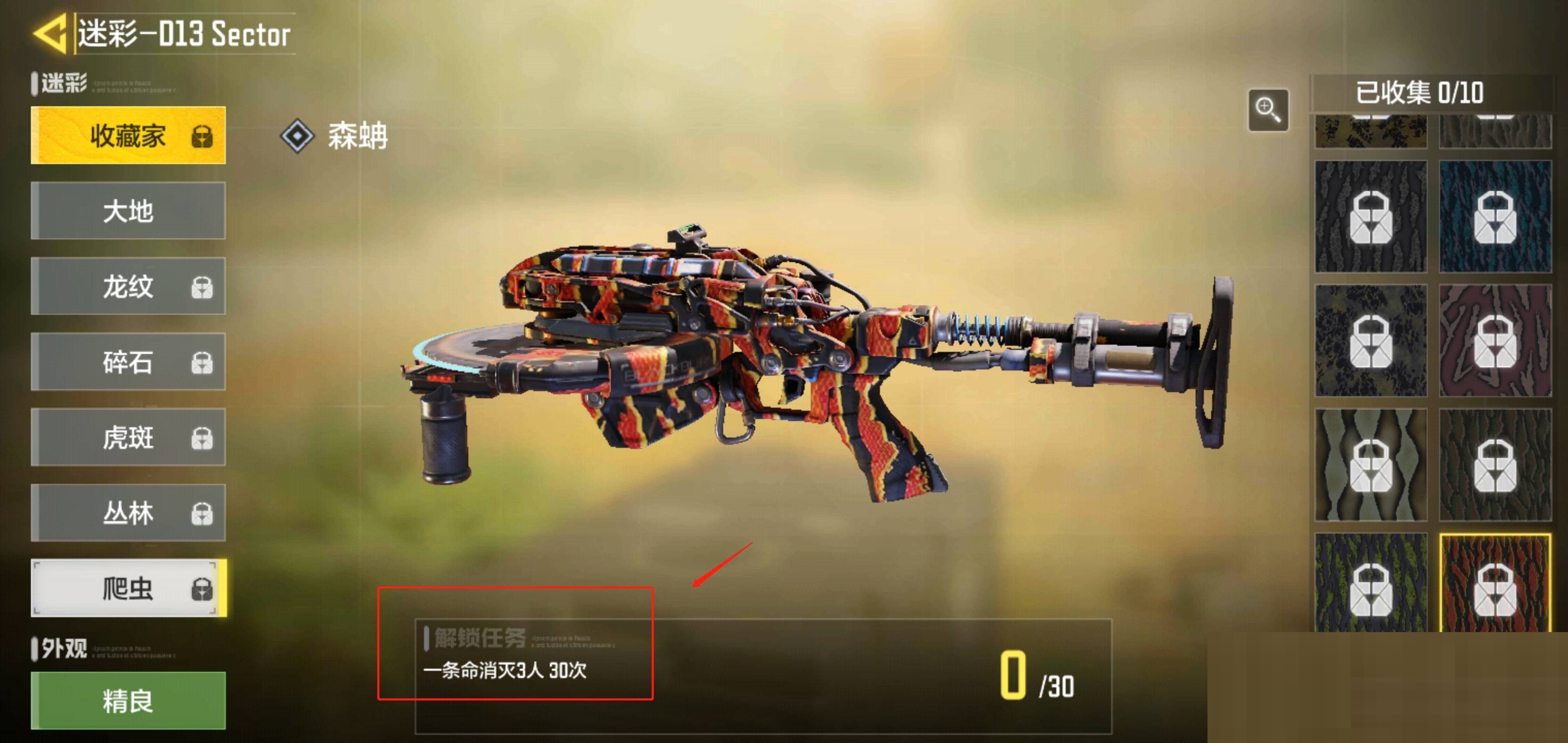Screen dimensions: 1568x743
Task: Pick the locked maroon camo thumbnail
Action: pos(1494,341)
